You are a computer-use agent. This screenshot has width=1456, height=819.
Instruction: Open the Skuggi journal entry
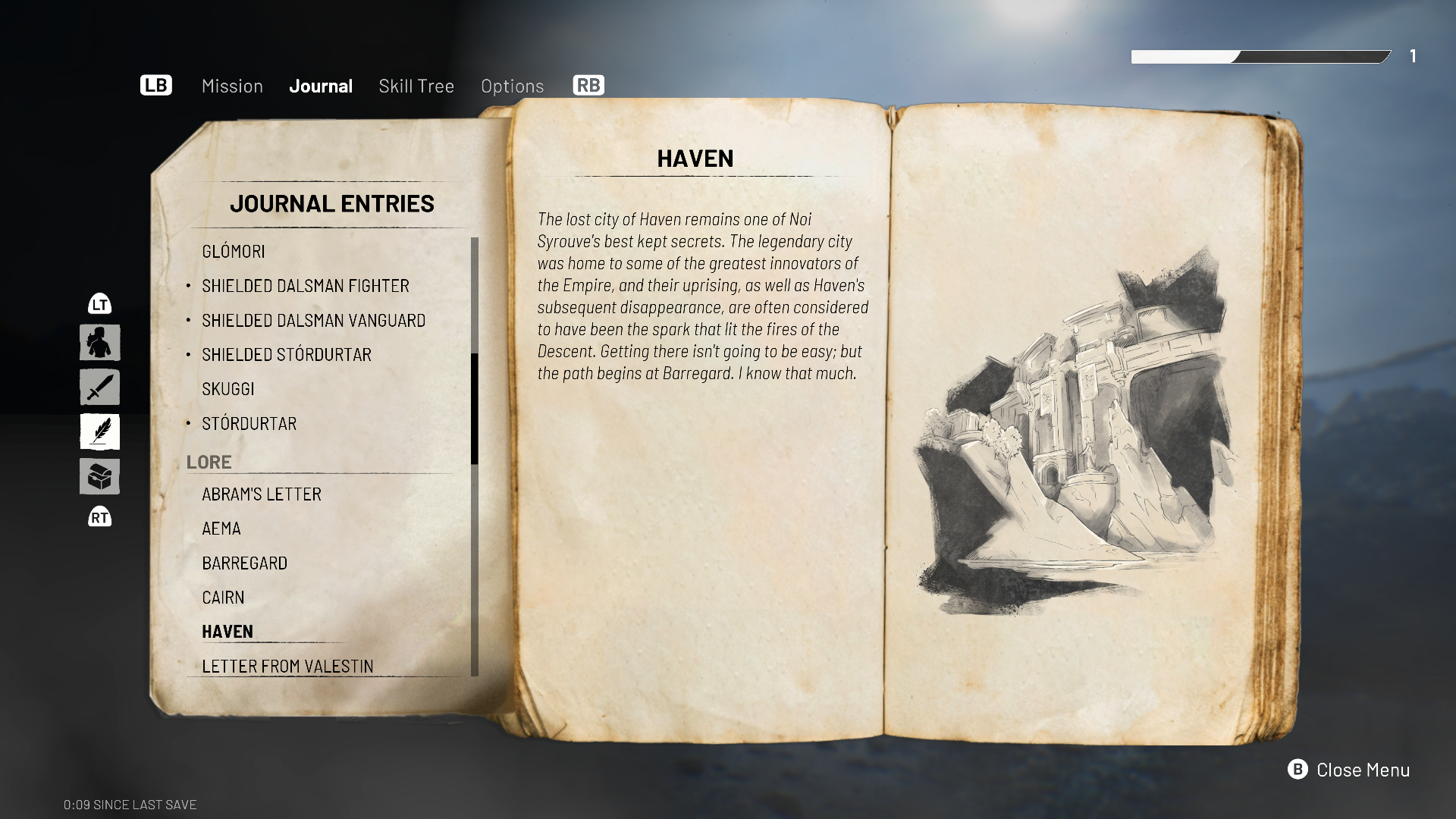228,389
